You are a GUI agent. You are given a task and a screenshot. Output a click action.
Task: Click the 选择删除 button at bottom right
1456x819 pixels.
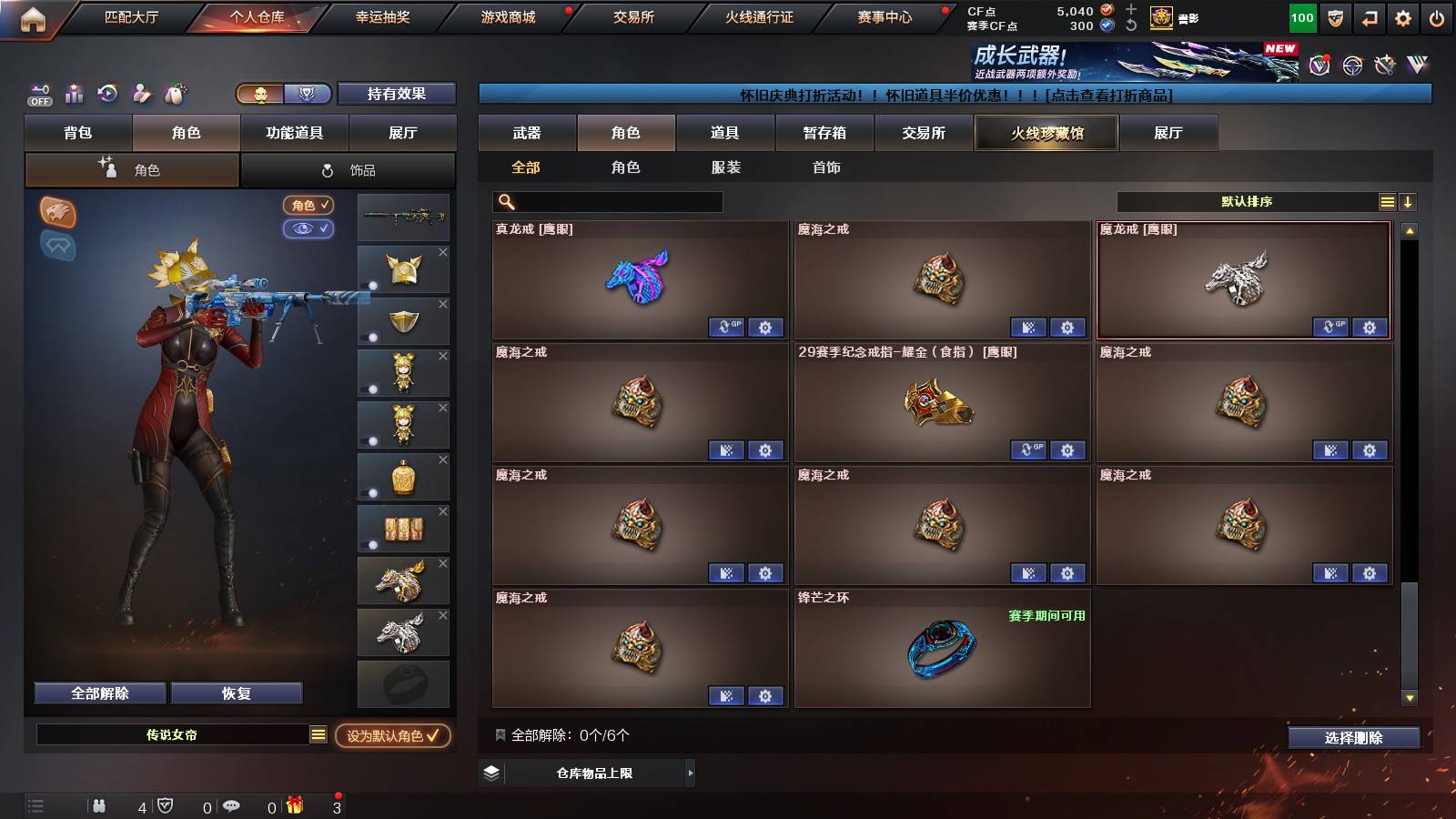[x=1353, y=738]
